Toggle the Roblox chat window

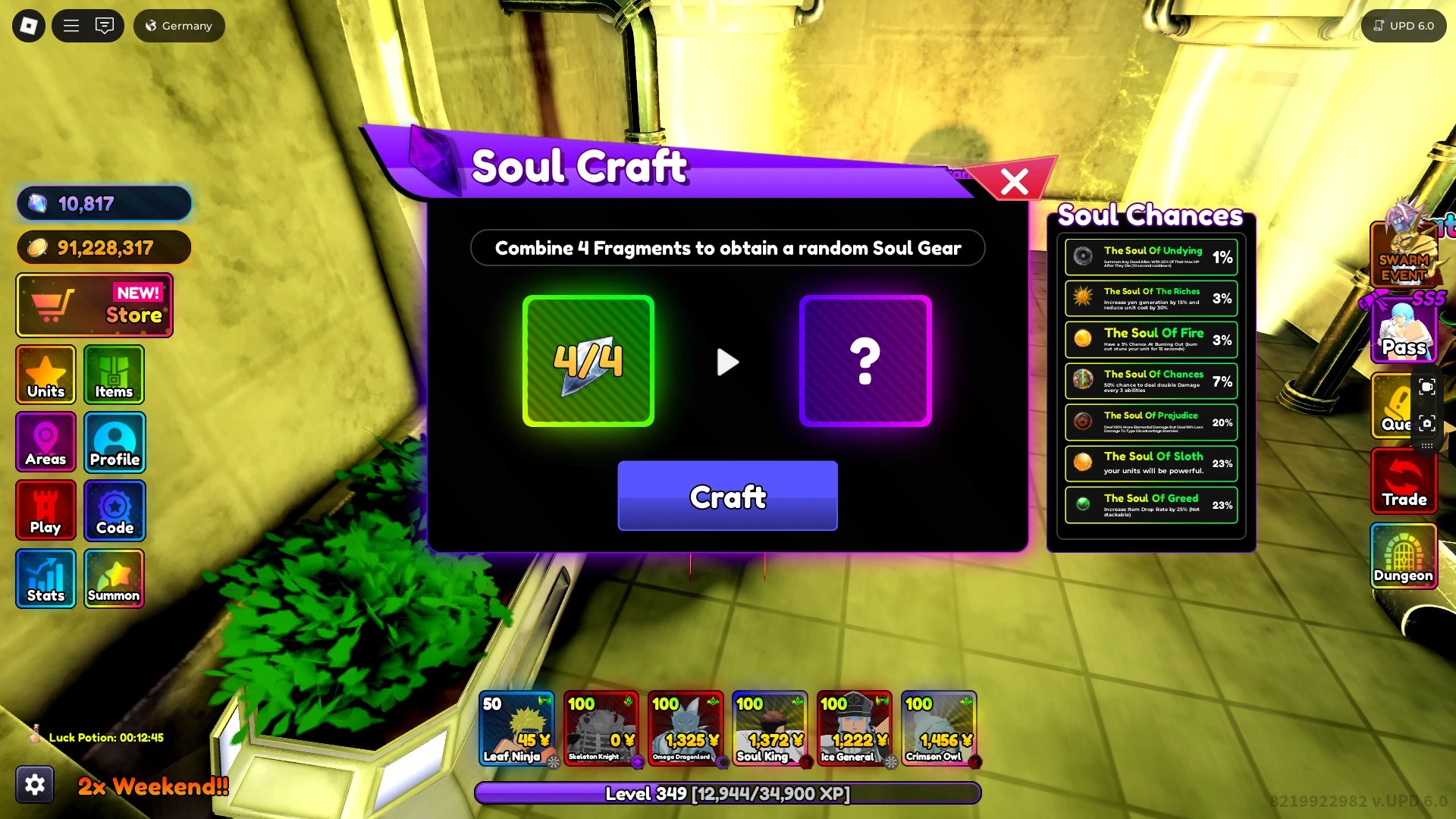(105, 25)
